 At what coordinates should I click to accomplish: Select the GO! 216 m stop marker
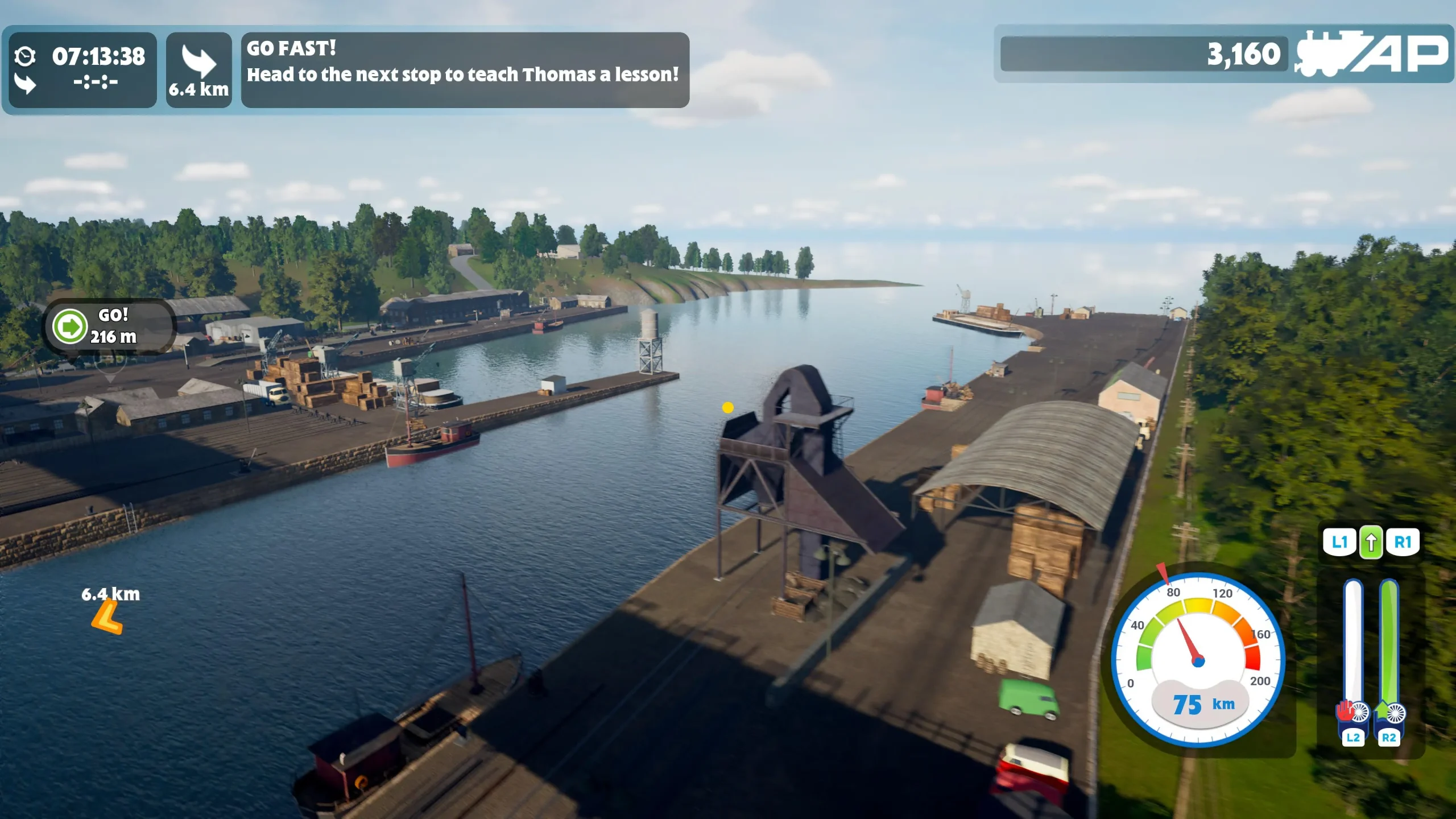point(109,326)
